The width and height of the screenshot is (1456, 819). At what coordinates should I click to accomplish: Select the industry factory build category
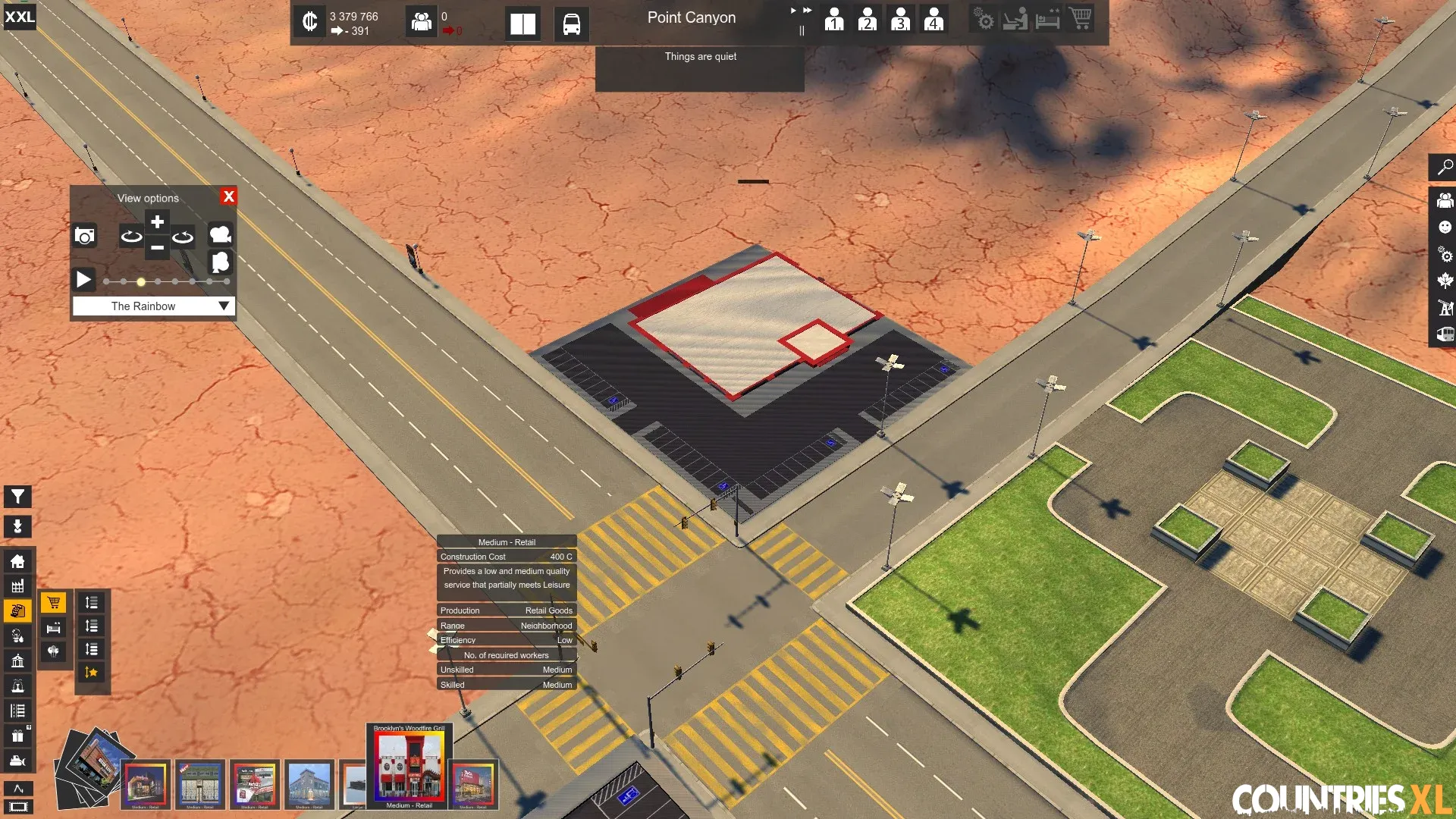[17, 586]
